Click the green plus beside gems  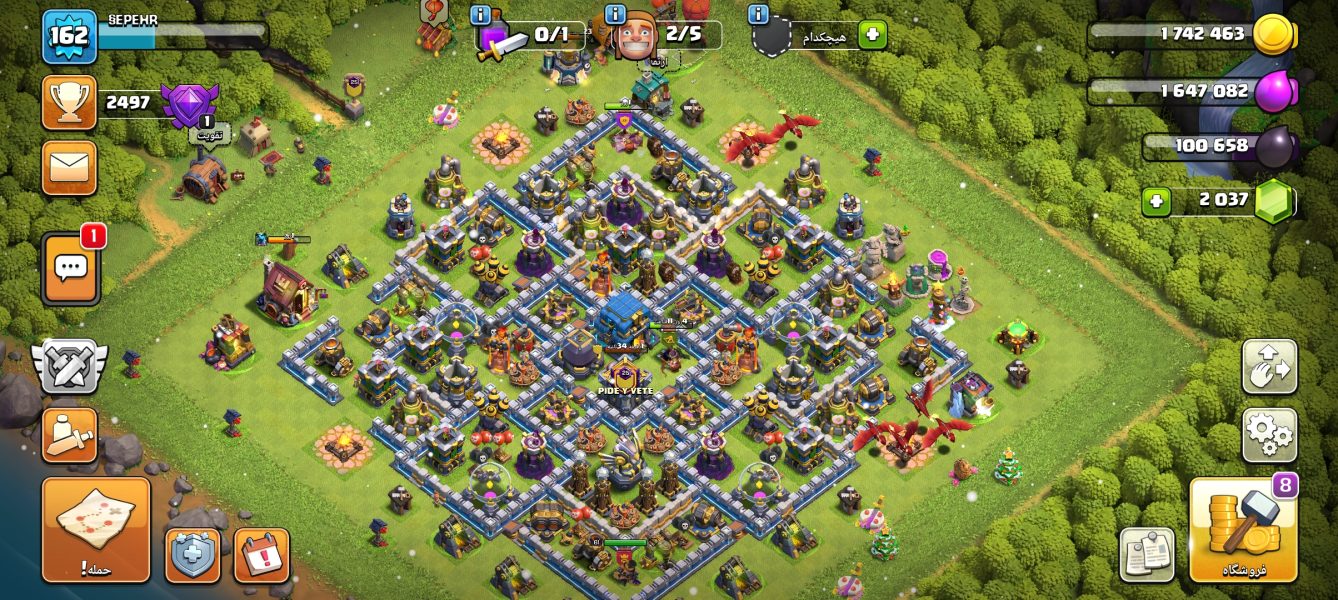pos(1156,201)
